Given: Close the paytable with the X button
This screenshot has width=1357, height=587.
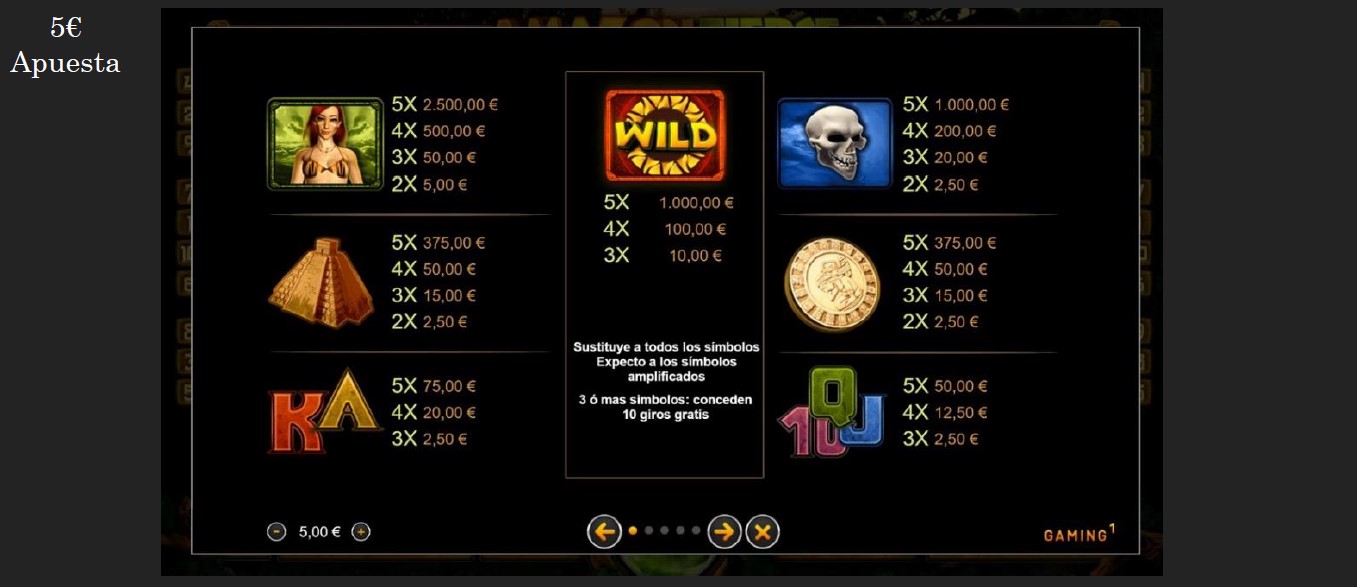Looking at the screenshot, I should [762, 532].
